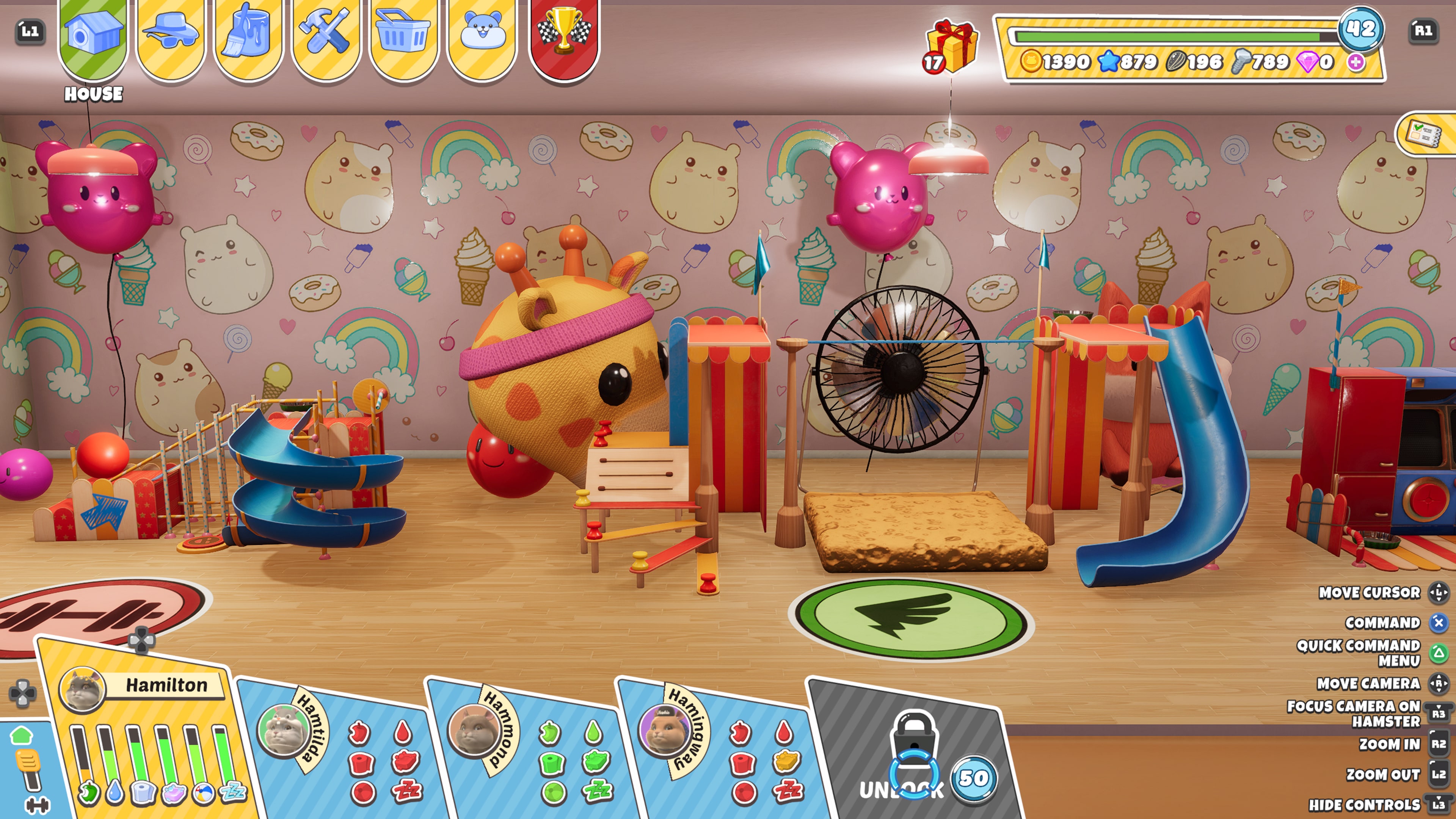The width and height of the screenshot is (1456, 819).
Task: Add gems with the purple plus button
Action: (1355, 61)
